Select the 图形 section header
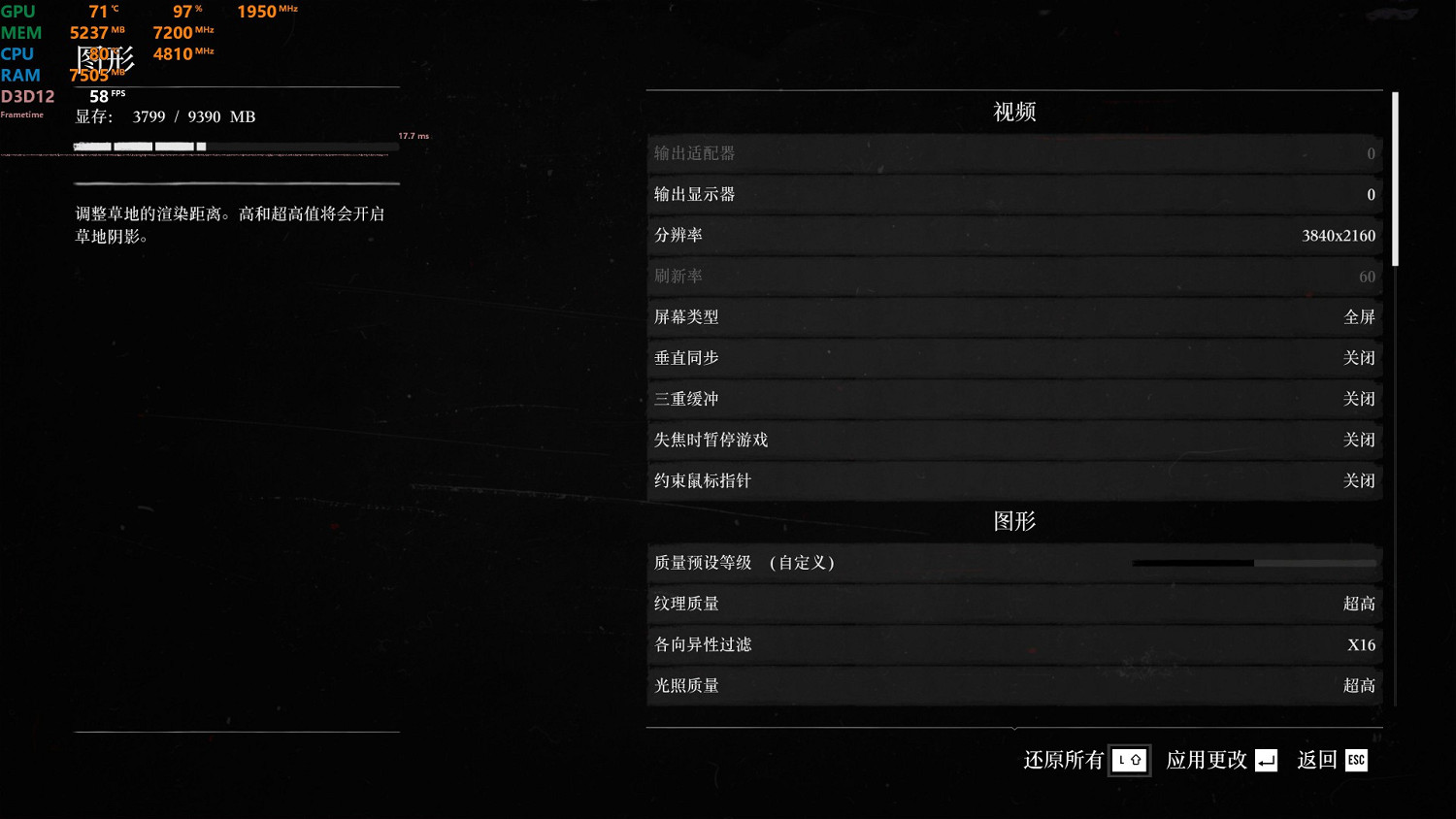The image size is (1456, 819). [1014, 520]
